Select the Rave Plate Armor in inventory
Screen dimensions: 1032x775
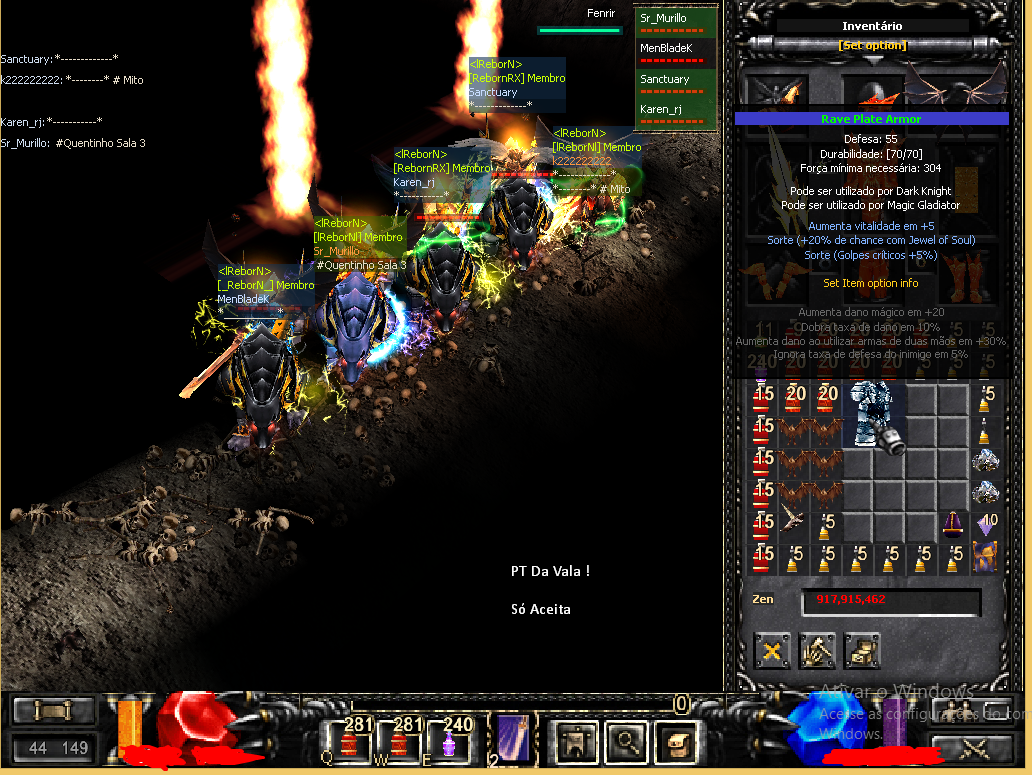(875, 413)
